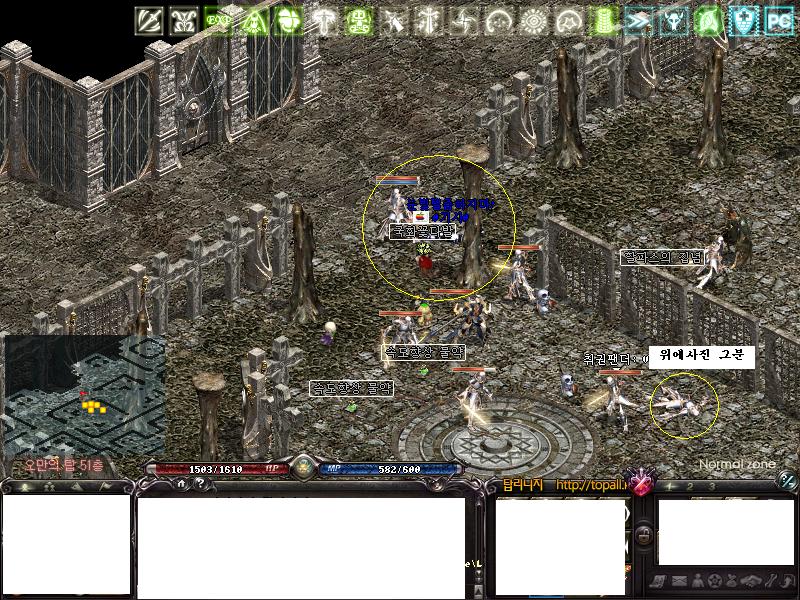Open the topall web link
Image resolution: width=800 pixels, height=600 pixels.
tap(591, 486)
